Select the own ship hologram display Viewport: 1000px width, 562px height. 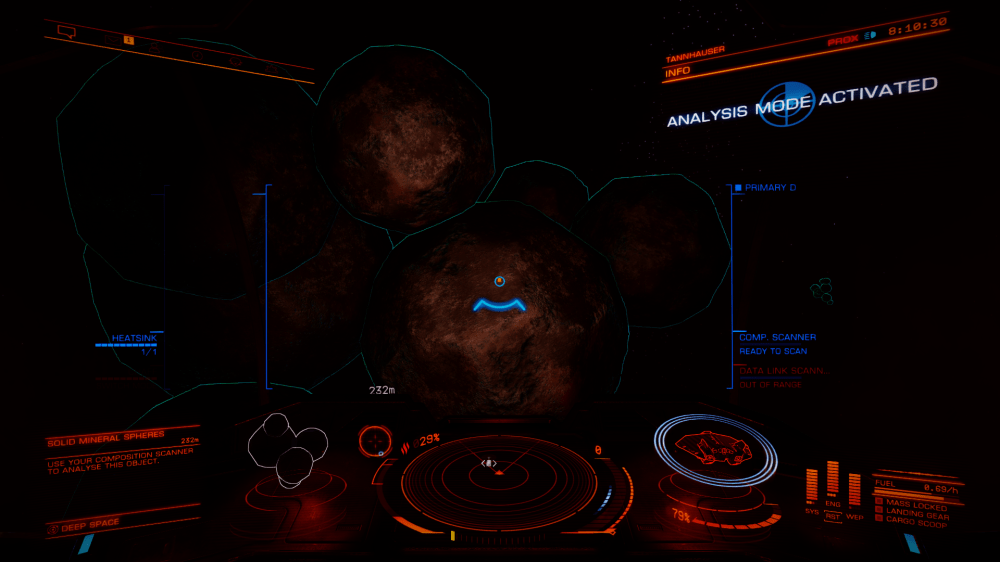[713, 445]
